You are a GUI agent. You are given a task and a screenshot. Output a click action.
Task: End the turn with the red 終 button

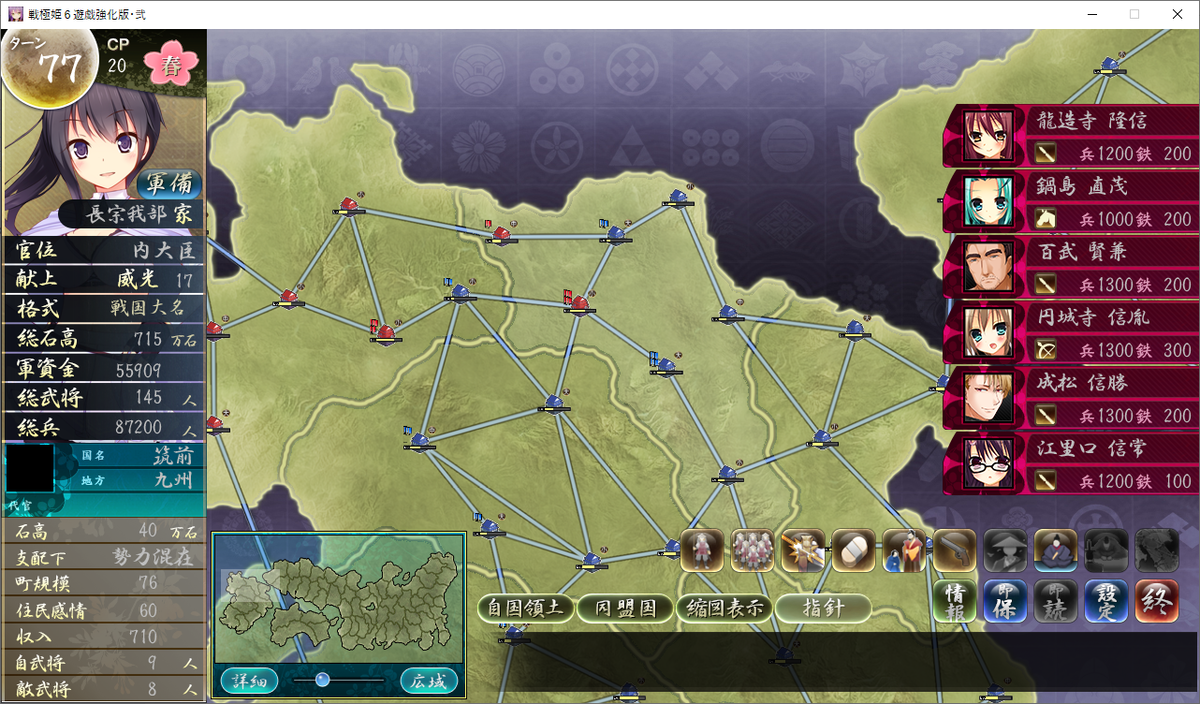pos(1156,601)
